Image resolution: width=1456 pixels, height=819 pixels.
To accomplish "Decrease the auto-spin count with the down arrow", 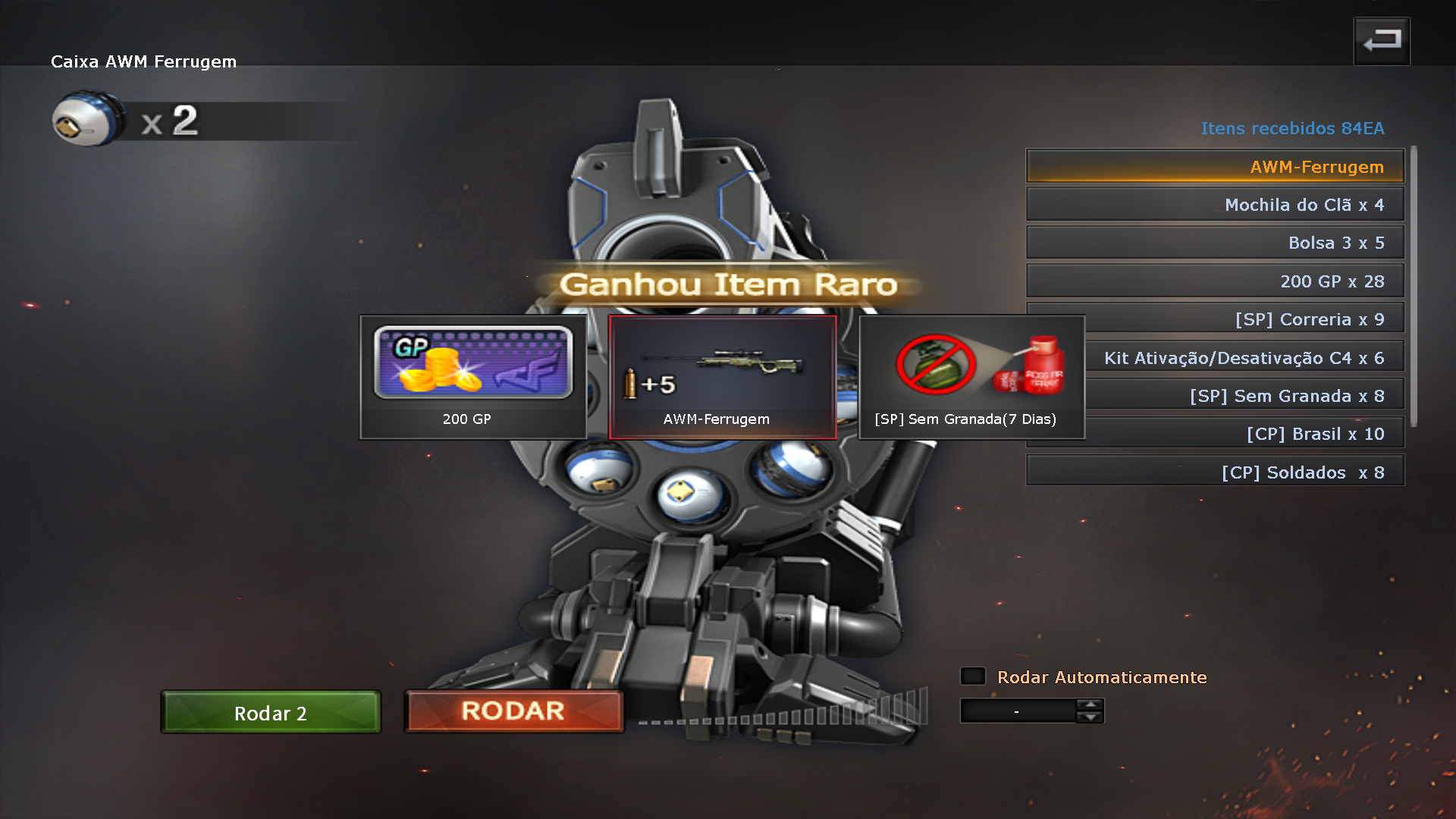I will point(1090,717).
